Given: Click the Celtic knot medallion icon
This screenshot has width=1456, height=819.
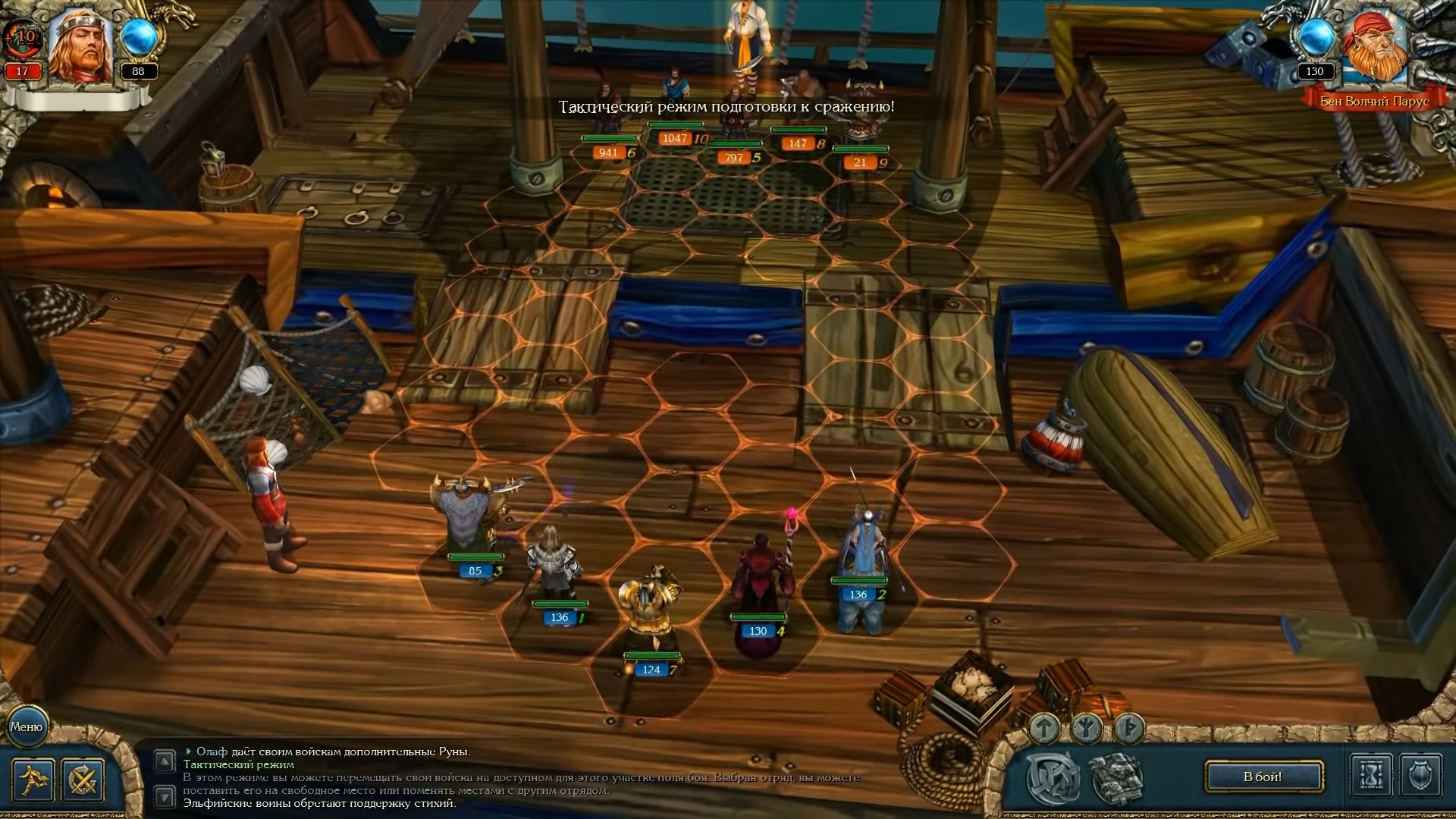Looking at the screenshot, I should click(1053, 777).
